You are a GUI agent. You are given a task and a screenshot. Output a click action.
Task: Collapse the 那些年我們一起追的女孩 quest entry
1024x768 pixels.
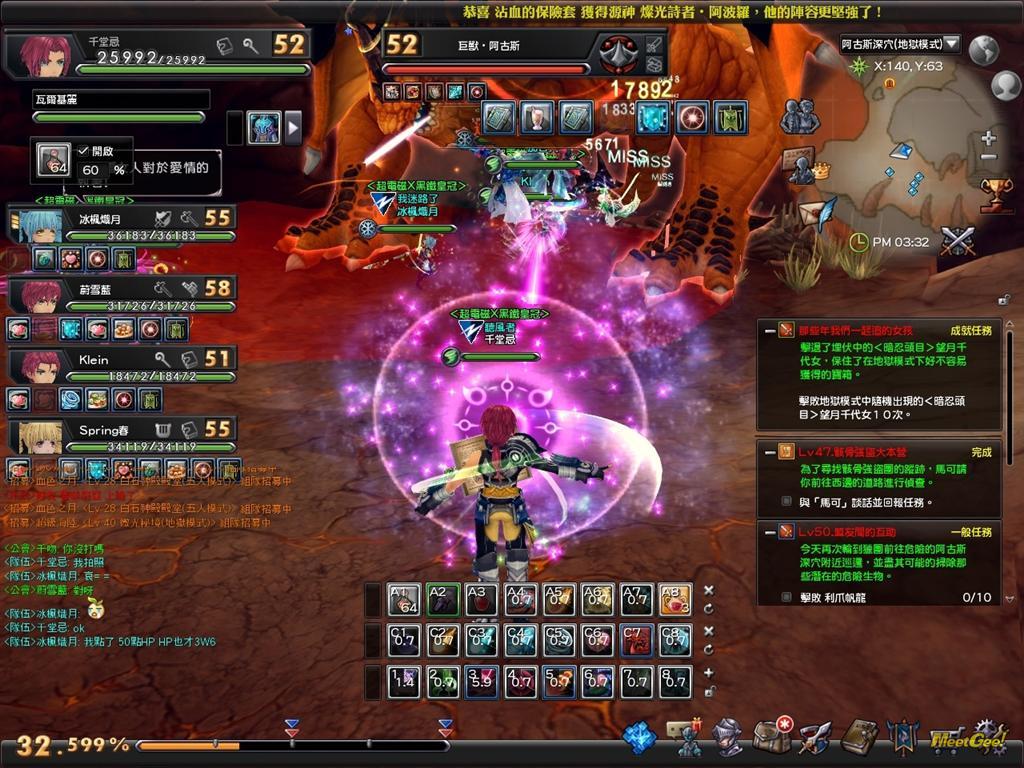point(769,329)
